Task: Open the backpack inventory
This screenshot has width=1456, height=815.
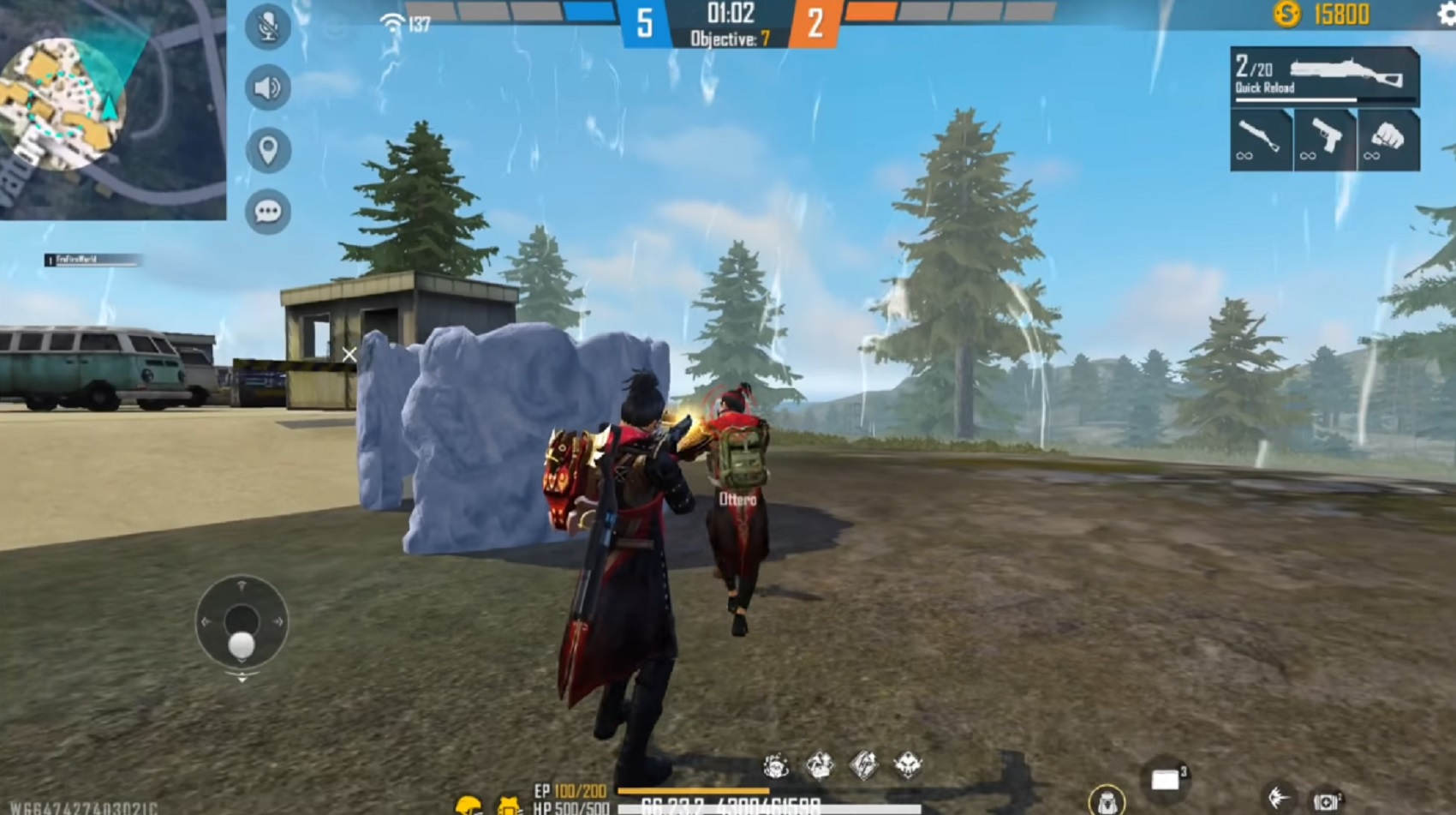Action: pyautogui.click(x=1107, y=800)
